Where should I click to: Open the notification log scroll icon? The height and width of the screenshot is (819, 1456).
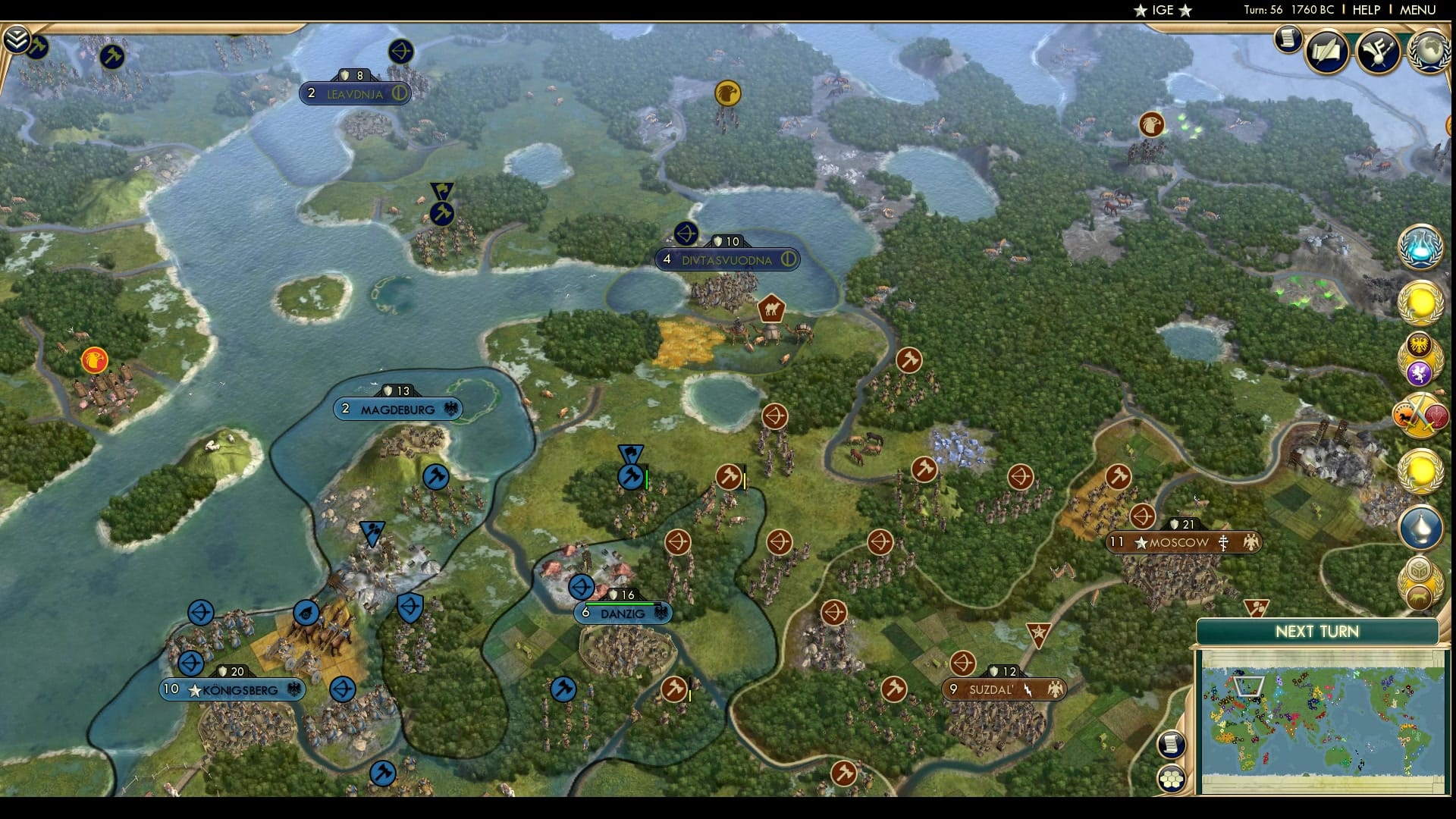[x=1288, y=41]
